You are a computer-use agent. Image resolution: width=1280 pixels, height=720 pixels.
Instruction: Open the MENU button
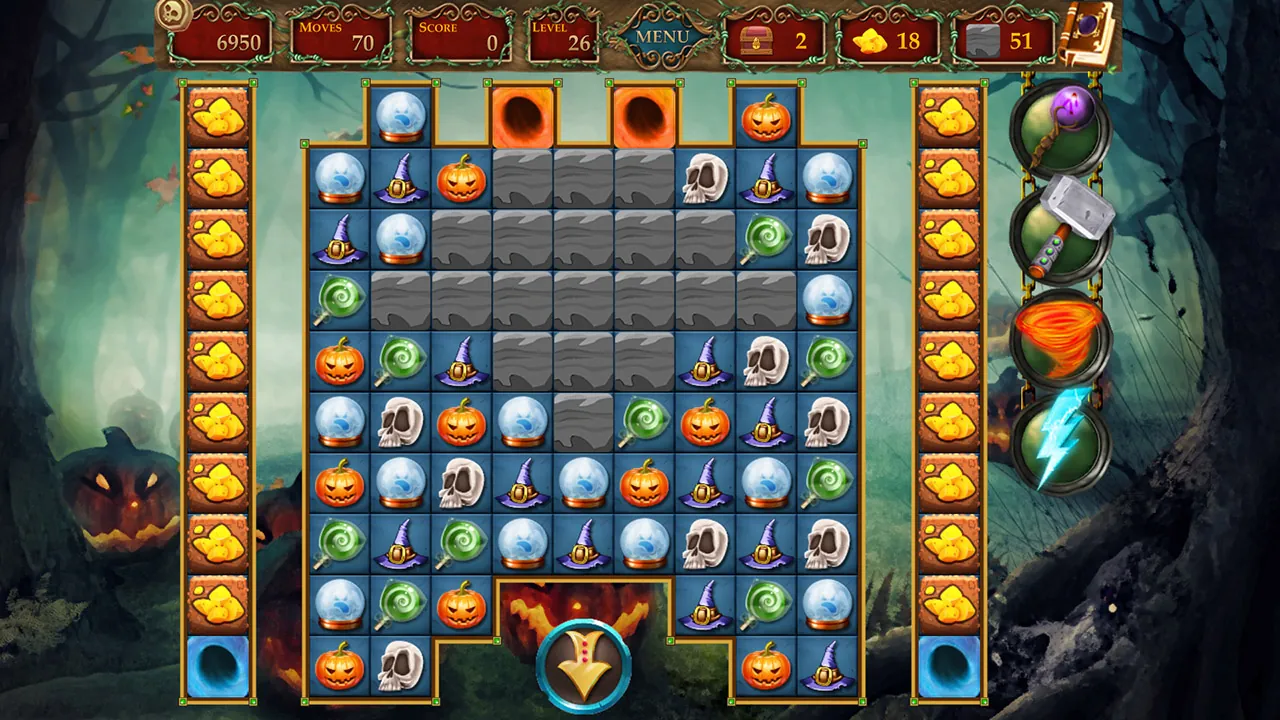661,35
